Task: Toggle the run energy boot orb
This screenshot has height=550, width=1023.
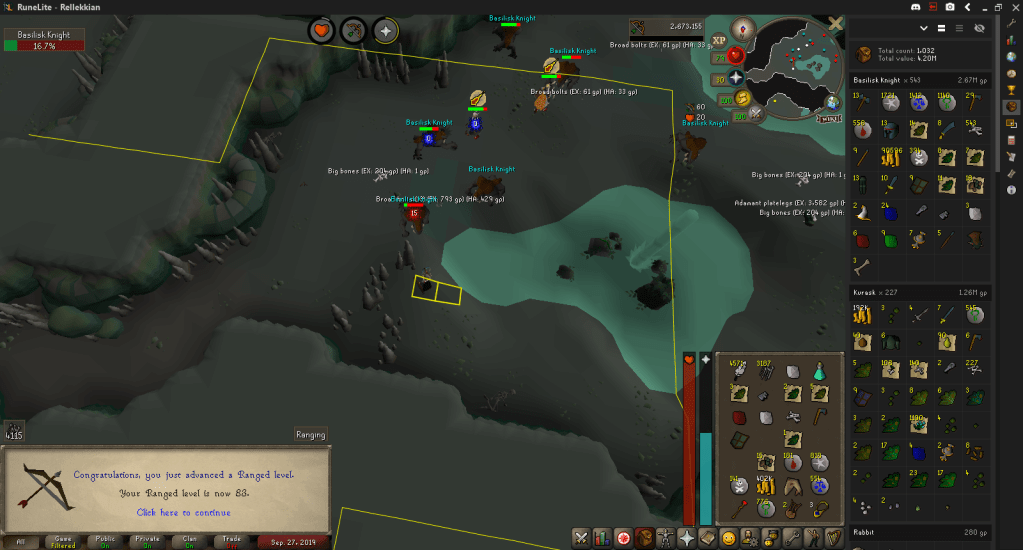Action: pyautogui.click(x=742, y=98)
